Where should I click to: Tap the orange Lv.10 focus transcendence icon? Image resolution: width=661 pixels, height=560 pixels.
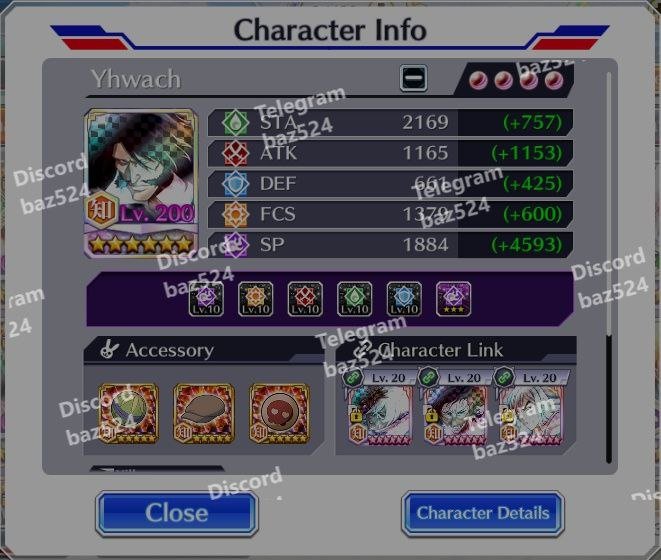[x=256, y=299]
